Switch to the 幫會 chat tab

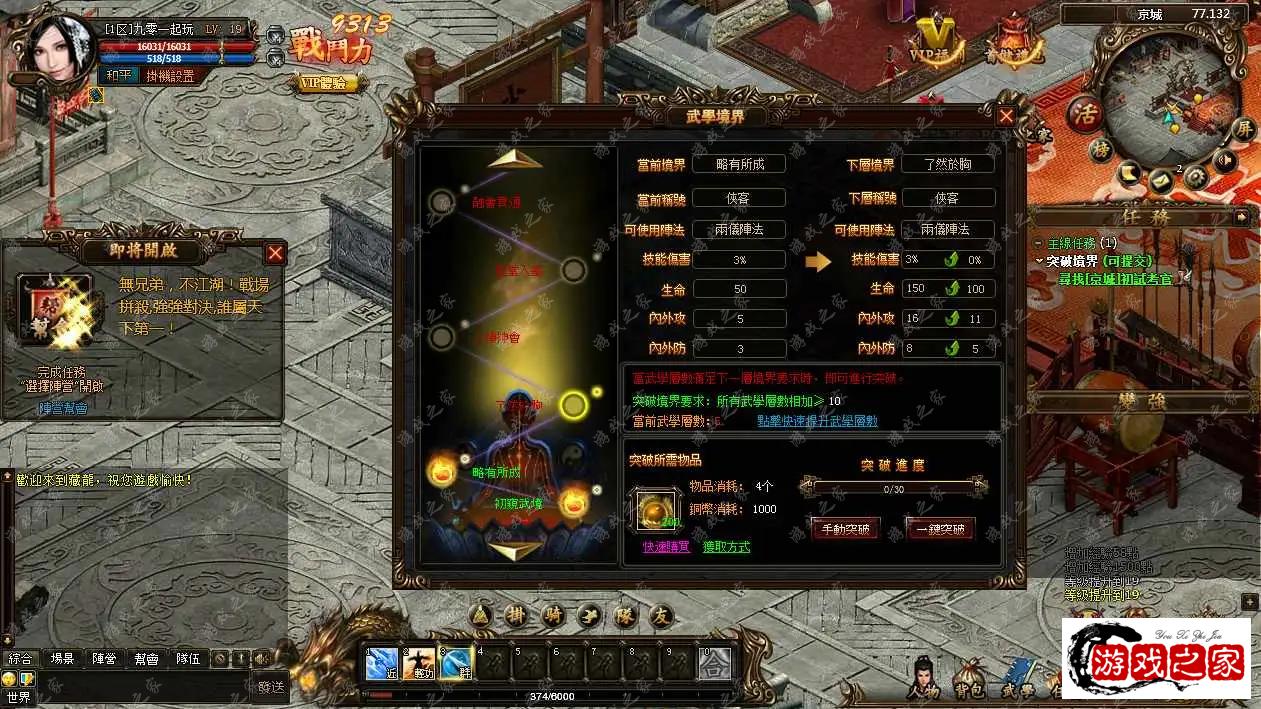(146, 659)
